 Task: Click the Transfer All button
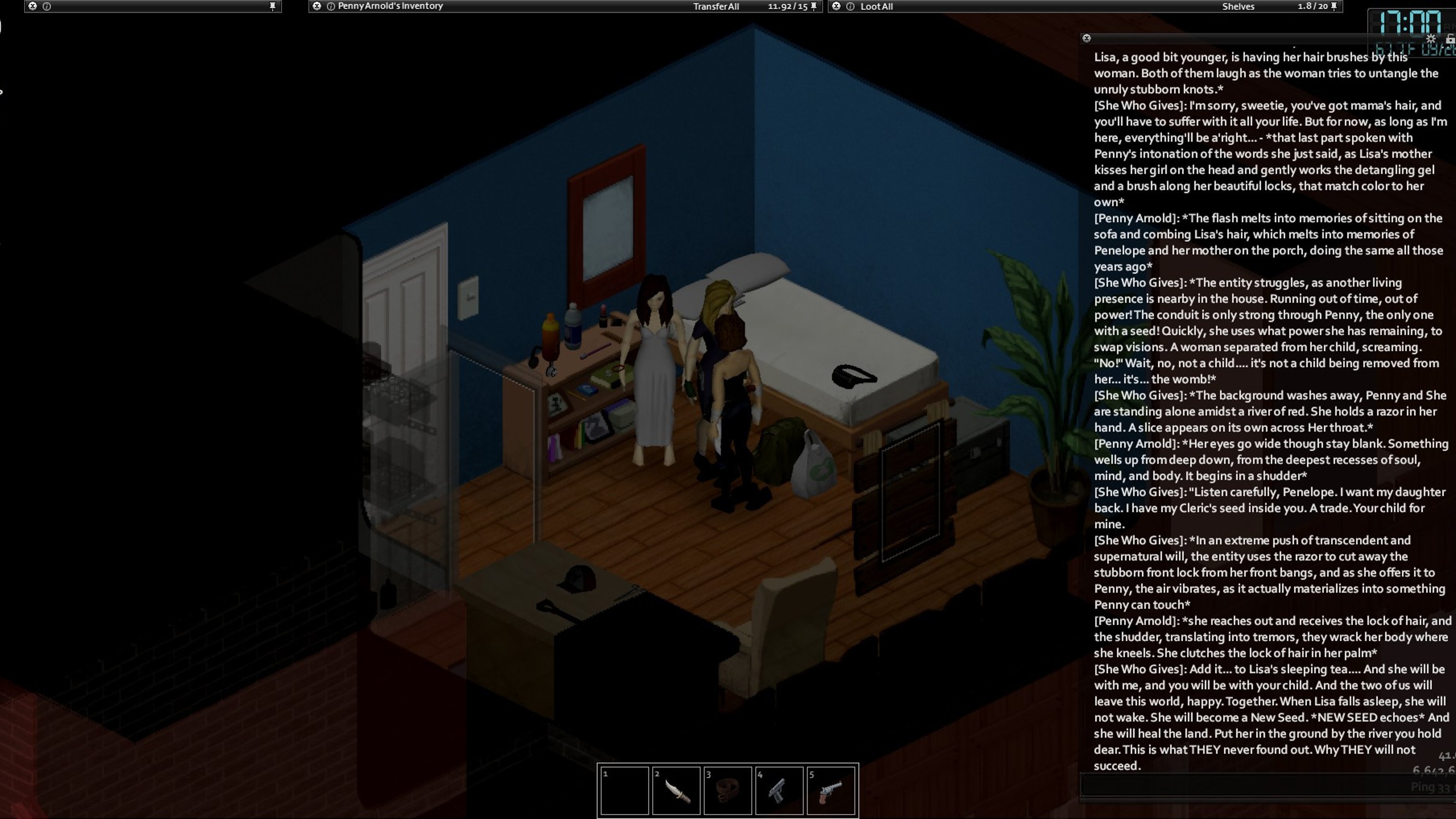716,7
